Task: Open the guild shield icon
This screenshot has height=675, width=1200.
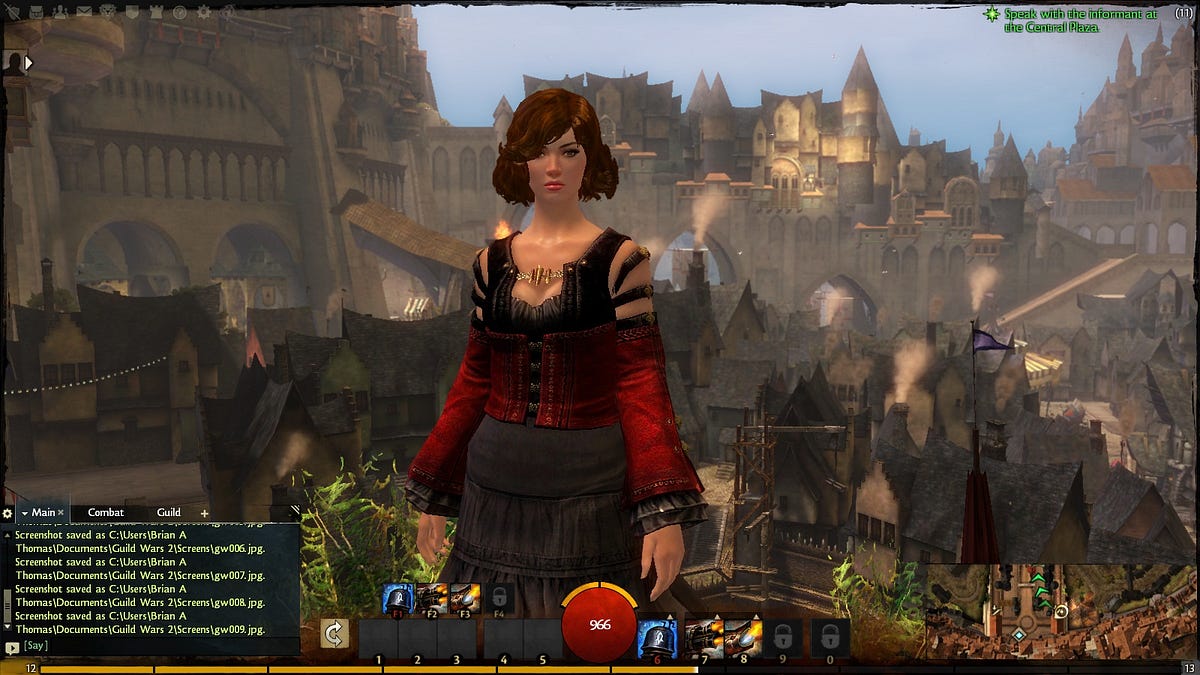Action: pyautogui.click(x=132, y=12)
